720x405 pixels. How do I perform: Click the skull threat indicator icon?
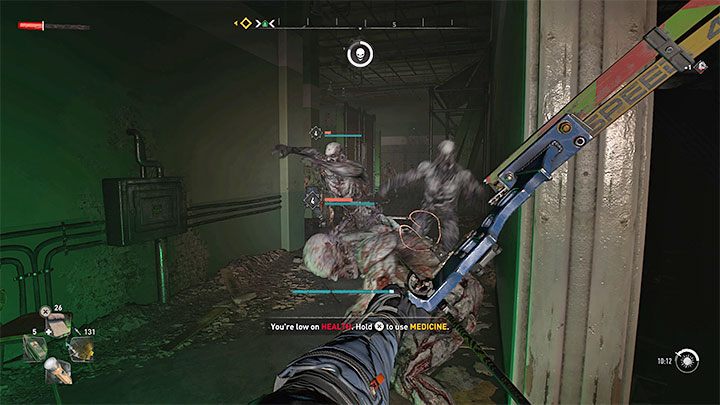click(358, 54)
